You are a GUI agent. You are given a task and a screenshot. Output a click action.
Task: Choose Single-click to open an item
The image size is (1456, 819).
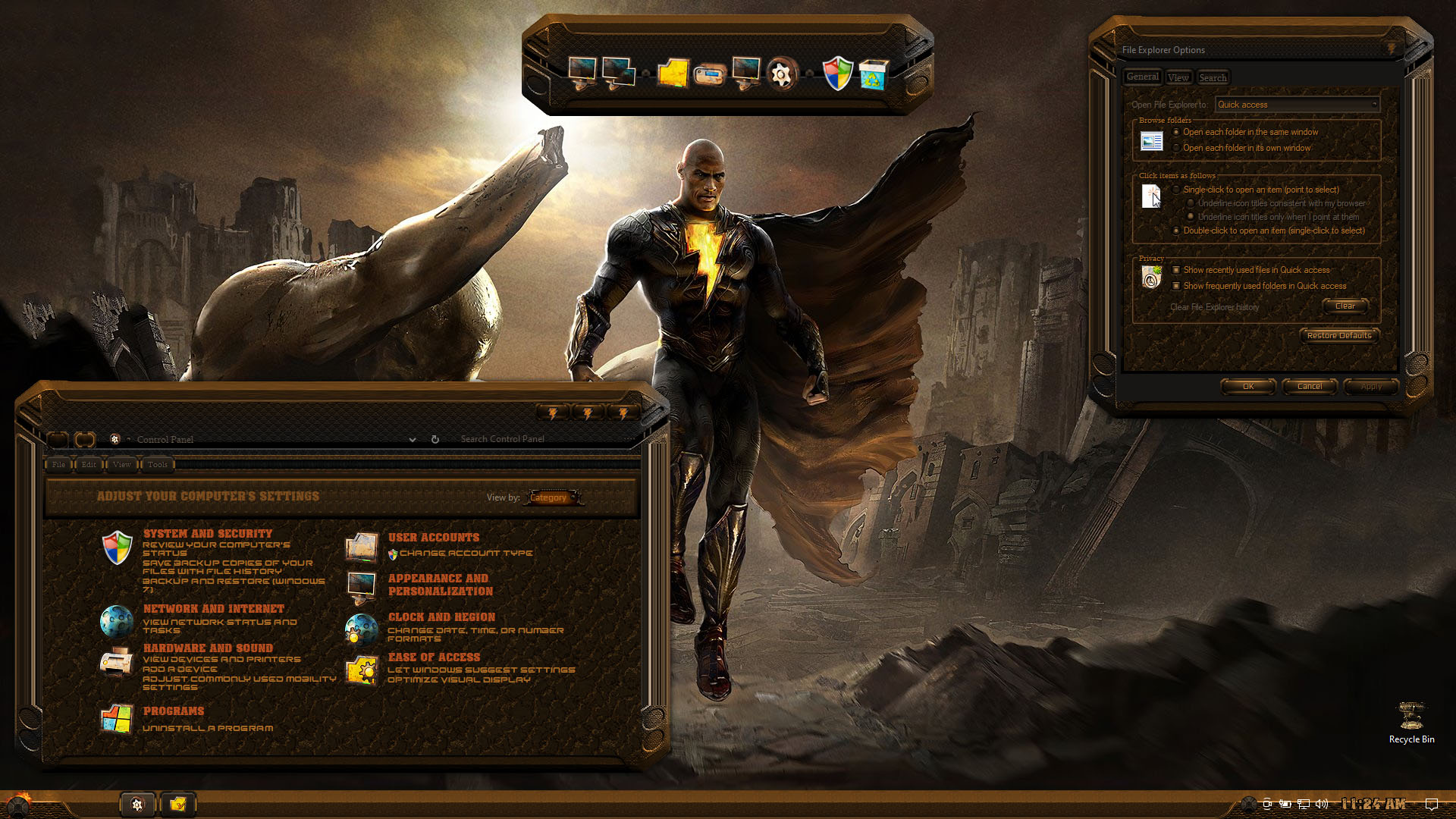point(1177,190)
